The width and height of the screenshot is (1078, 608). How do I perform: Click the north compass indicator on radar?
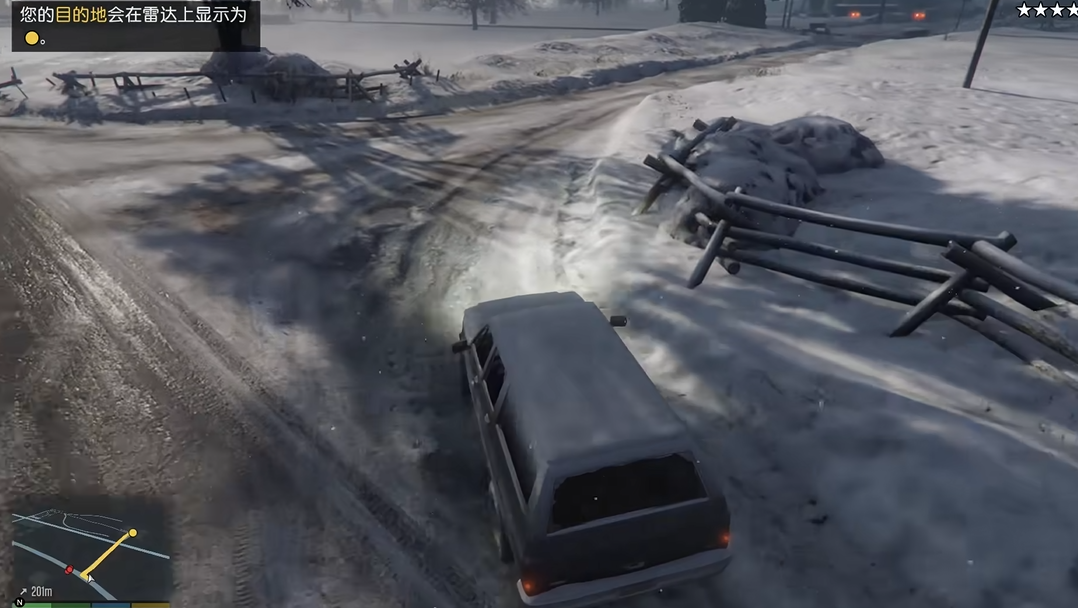tap(19, 602)
